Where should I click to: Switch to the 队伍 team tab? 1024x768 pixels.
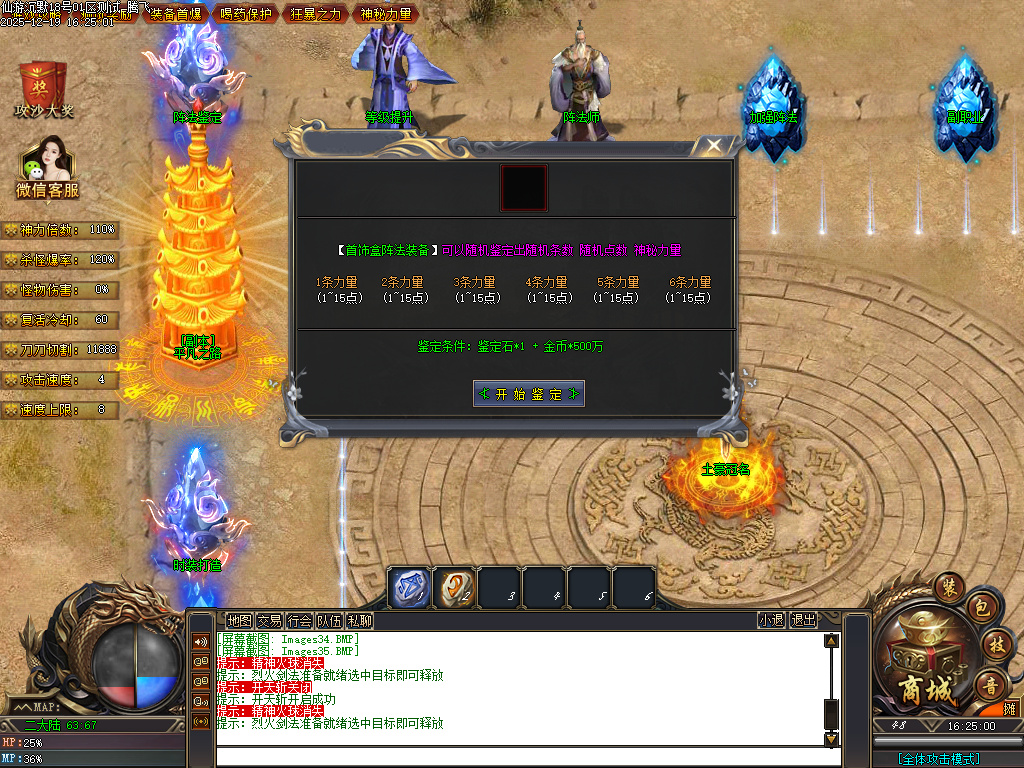329,620
